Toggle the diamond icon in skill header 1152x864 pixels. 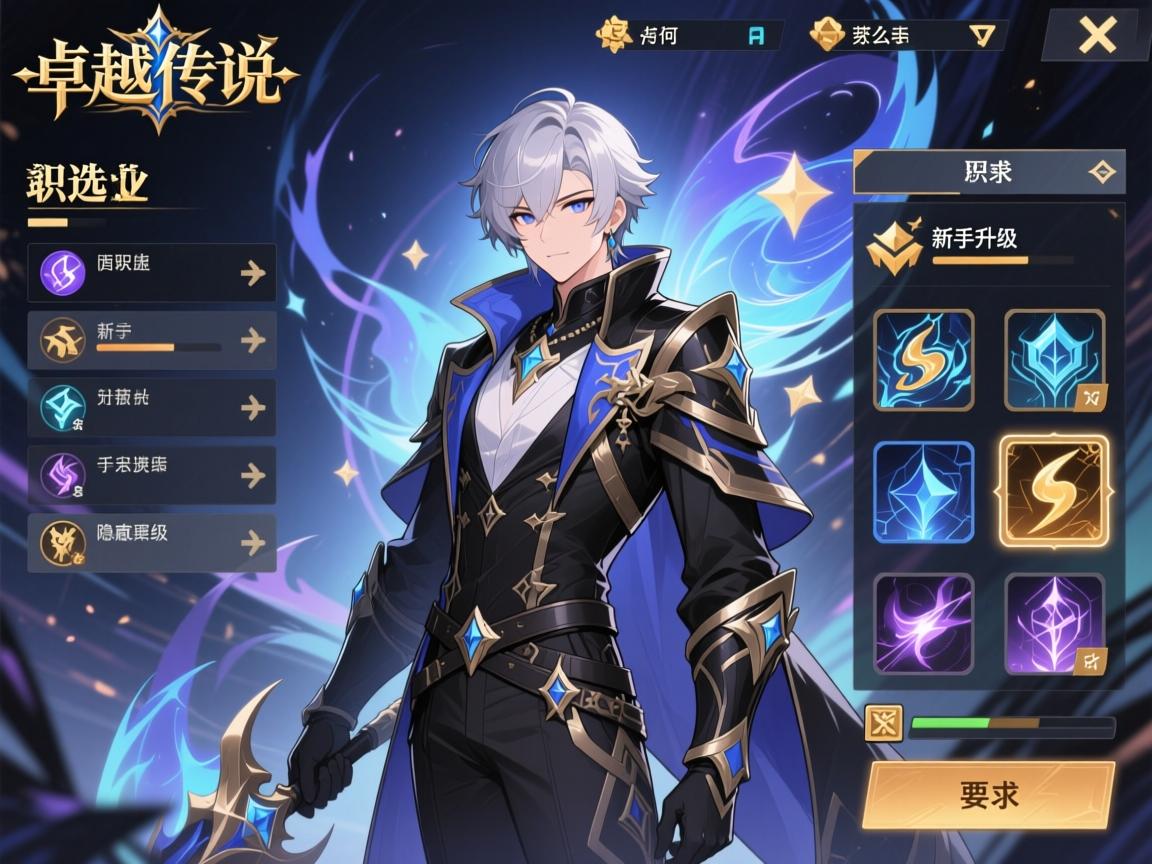point(1101,172)
